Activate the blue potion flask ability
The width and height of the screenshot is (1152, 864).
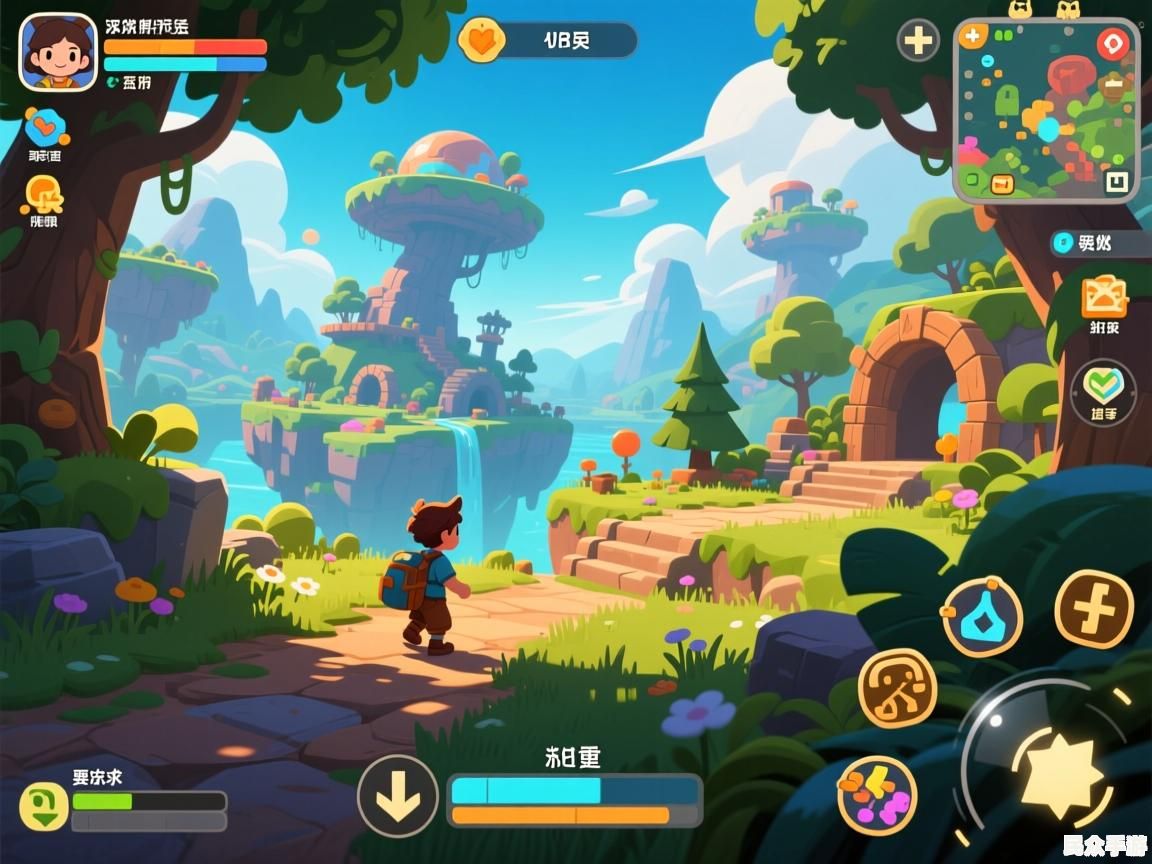[x=982, y=616]
